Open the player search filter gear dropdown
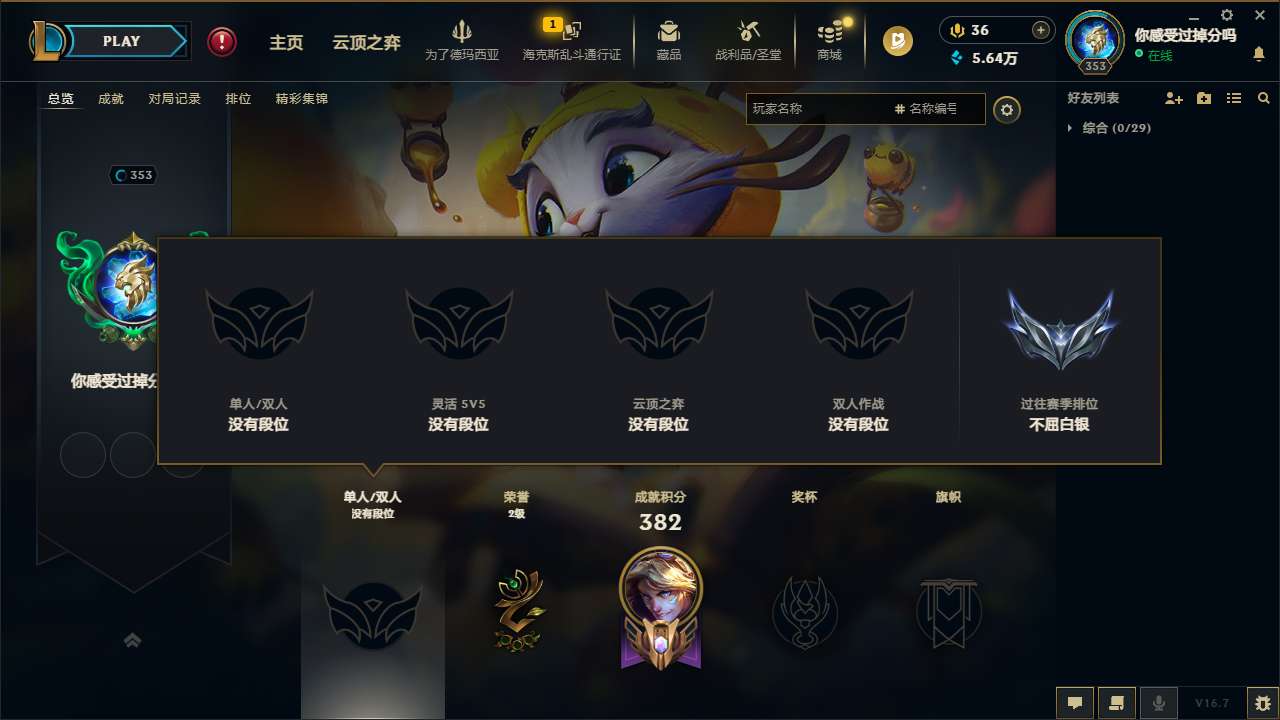The image size is (1280, 720). tap(1007, 110)
